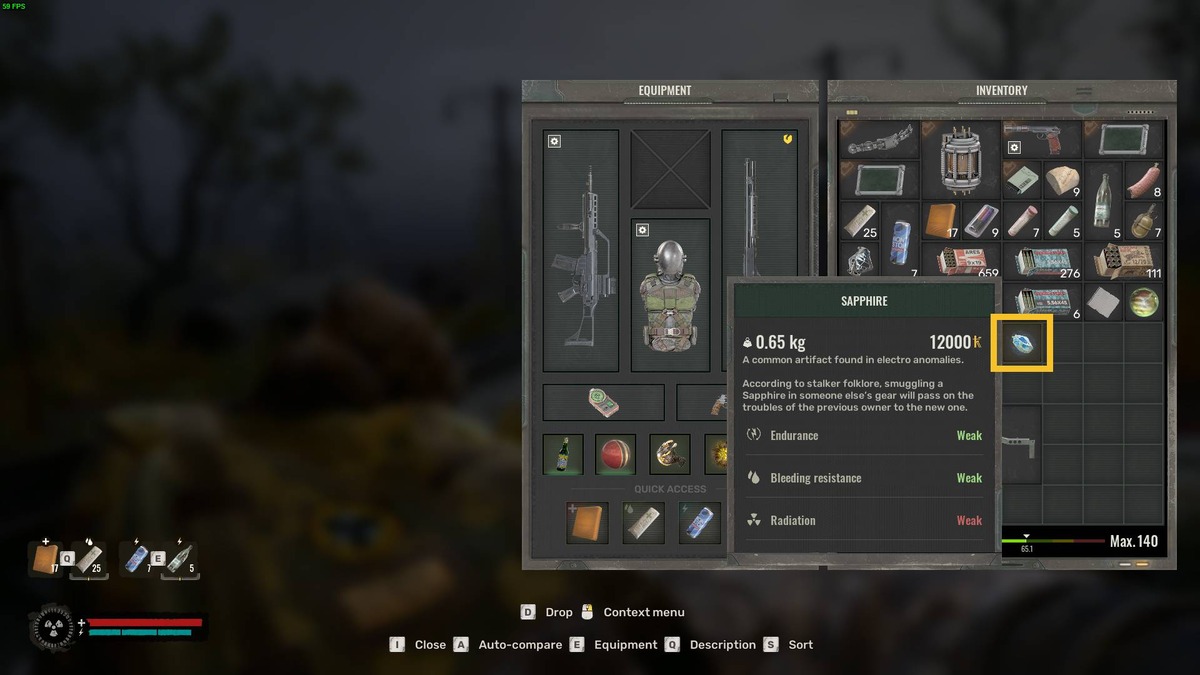Select the vodka bottle stack of 5

pyautogui.click(x=1102, y=200)
